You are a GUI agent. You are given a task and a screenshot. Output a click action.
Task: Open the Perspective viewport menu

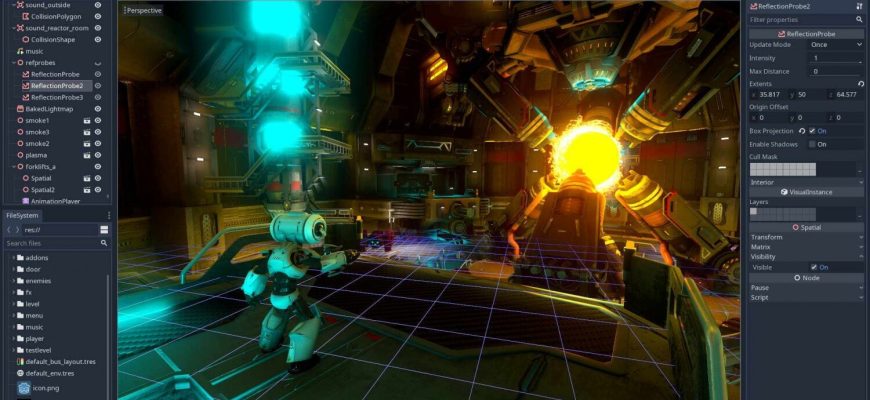tap(143, 10)
